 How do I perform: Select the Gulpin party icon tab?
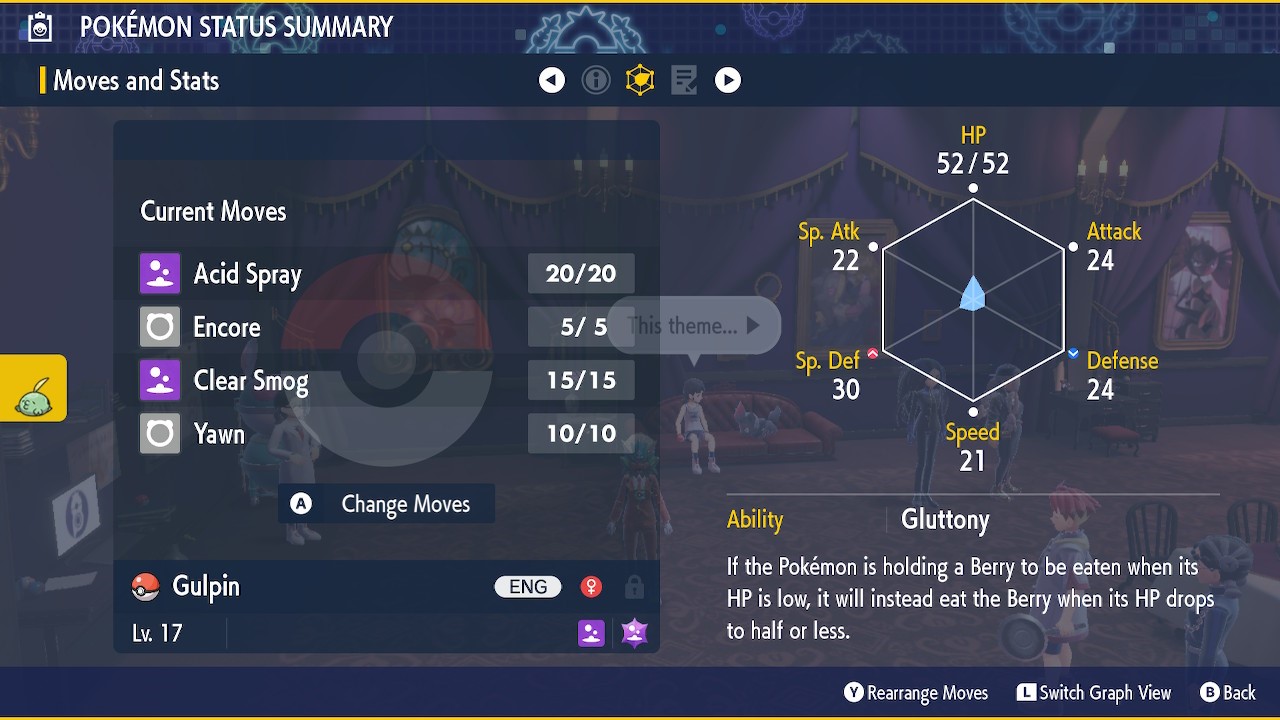pyautogui.click(x=33, y=389)
